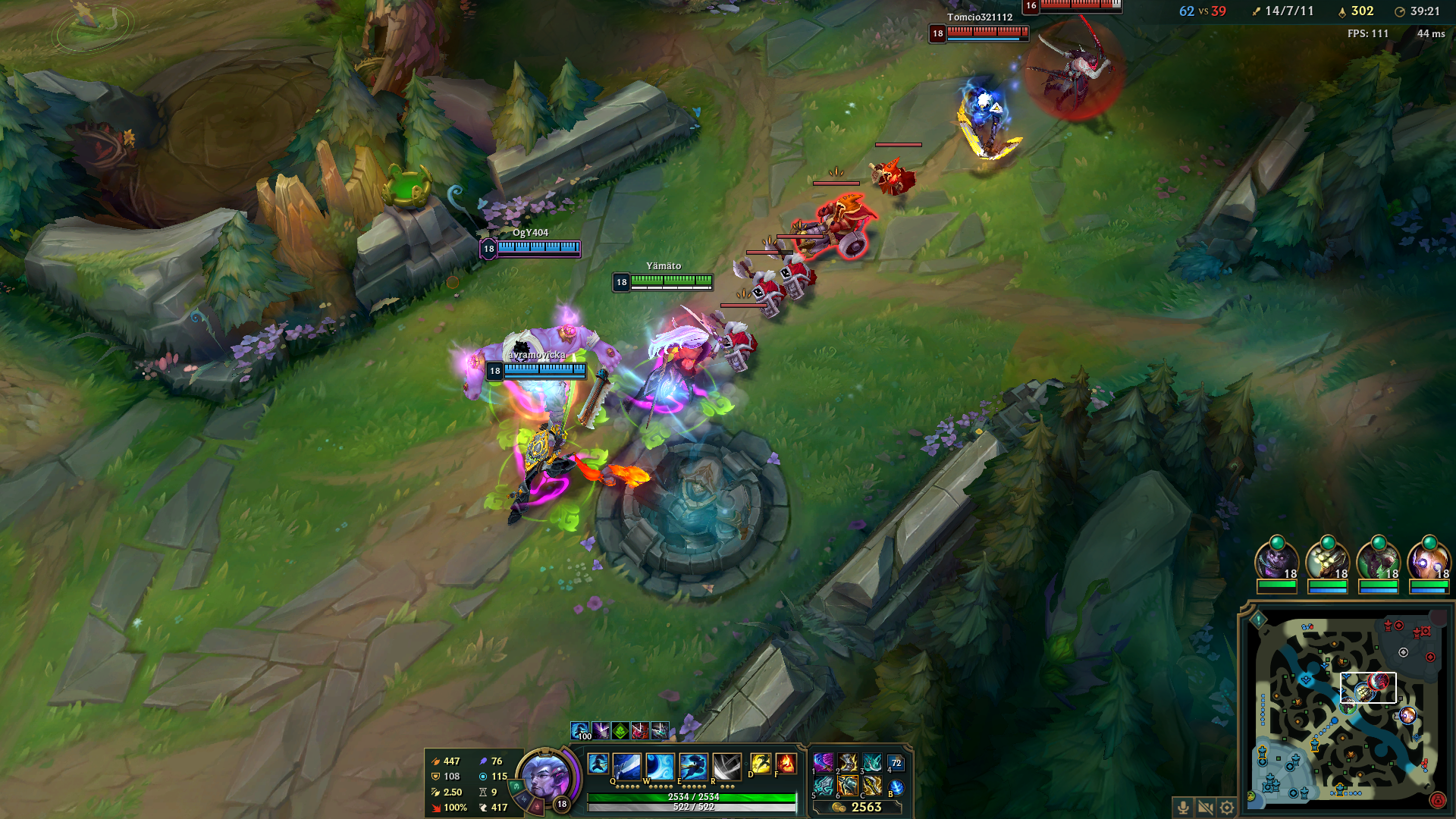
Task: Click the green health bar above mana
Action: 692,799
